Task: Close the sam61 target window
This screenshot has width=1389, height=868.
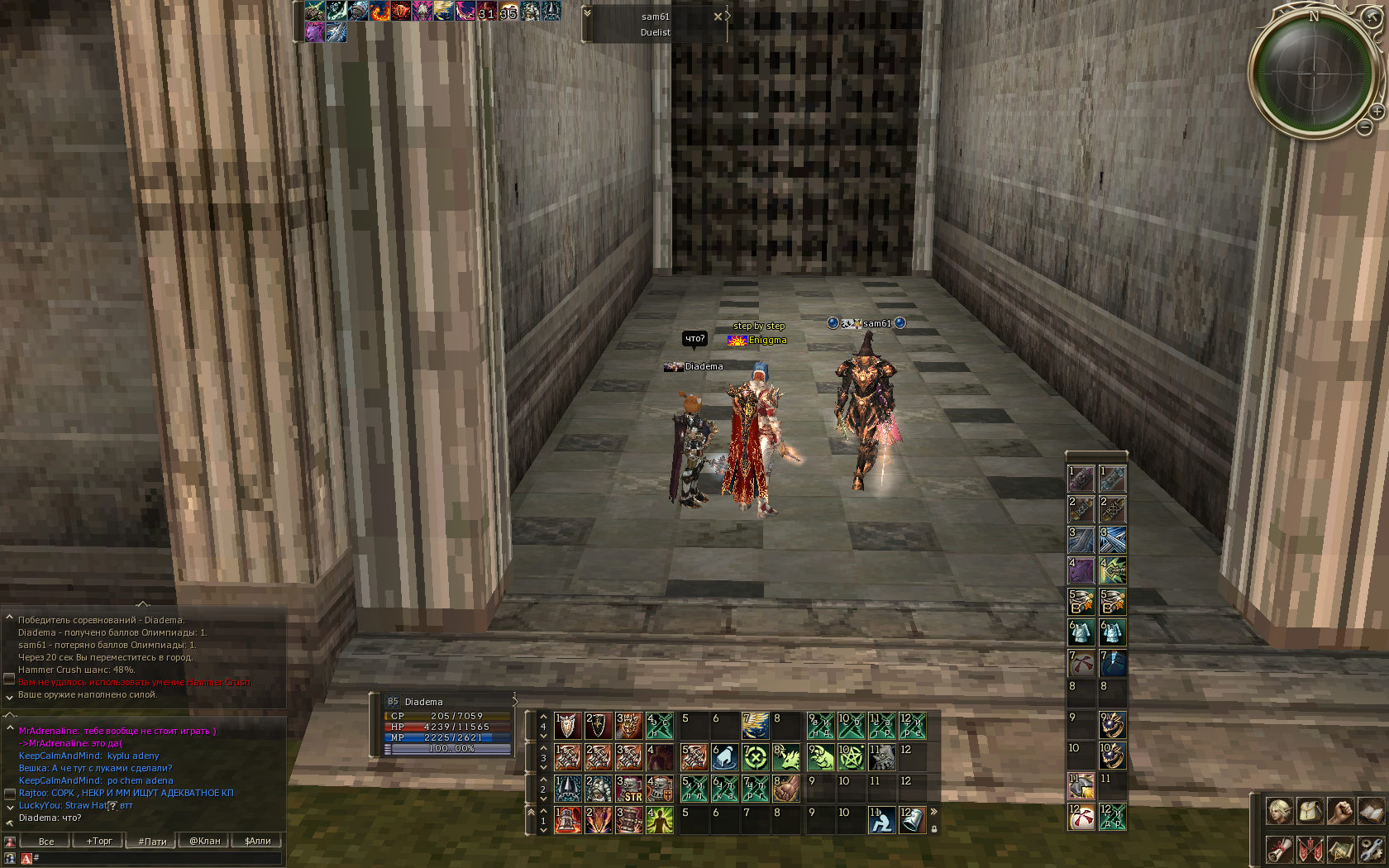Action: [x=718, y=17]
